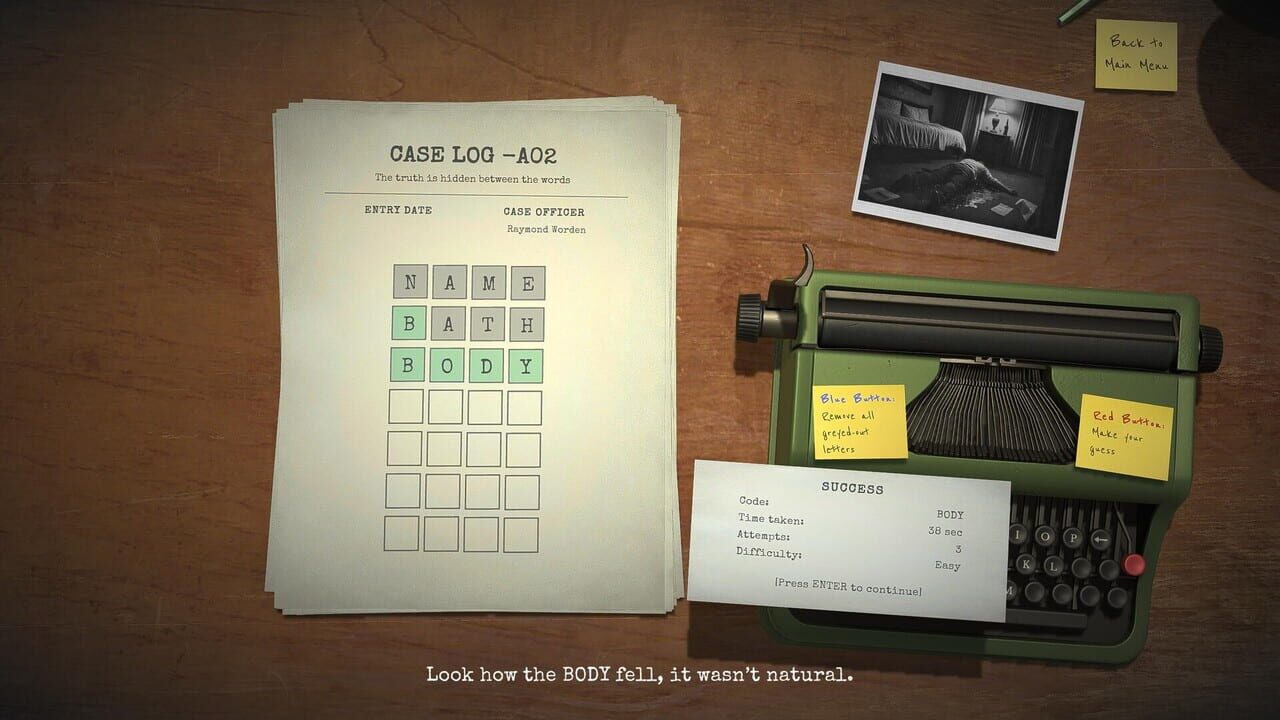Toggle the green B tile in the BODY row

pyautogui.click(x=409, y=365)
